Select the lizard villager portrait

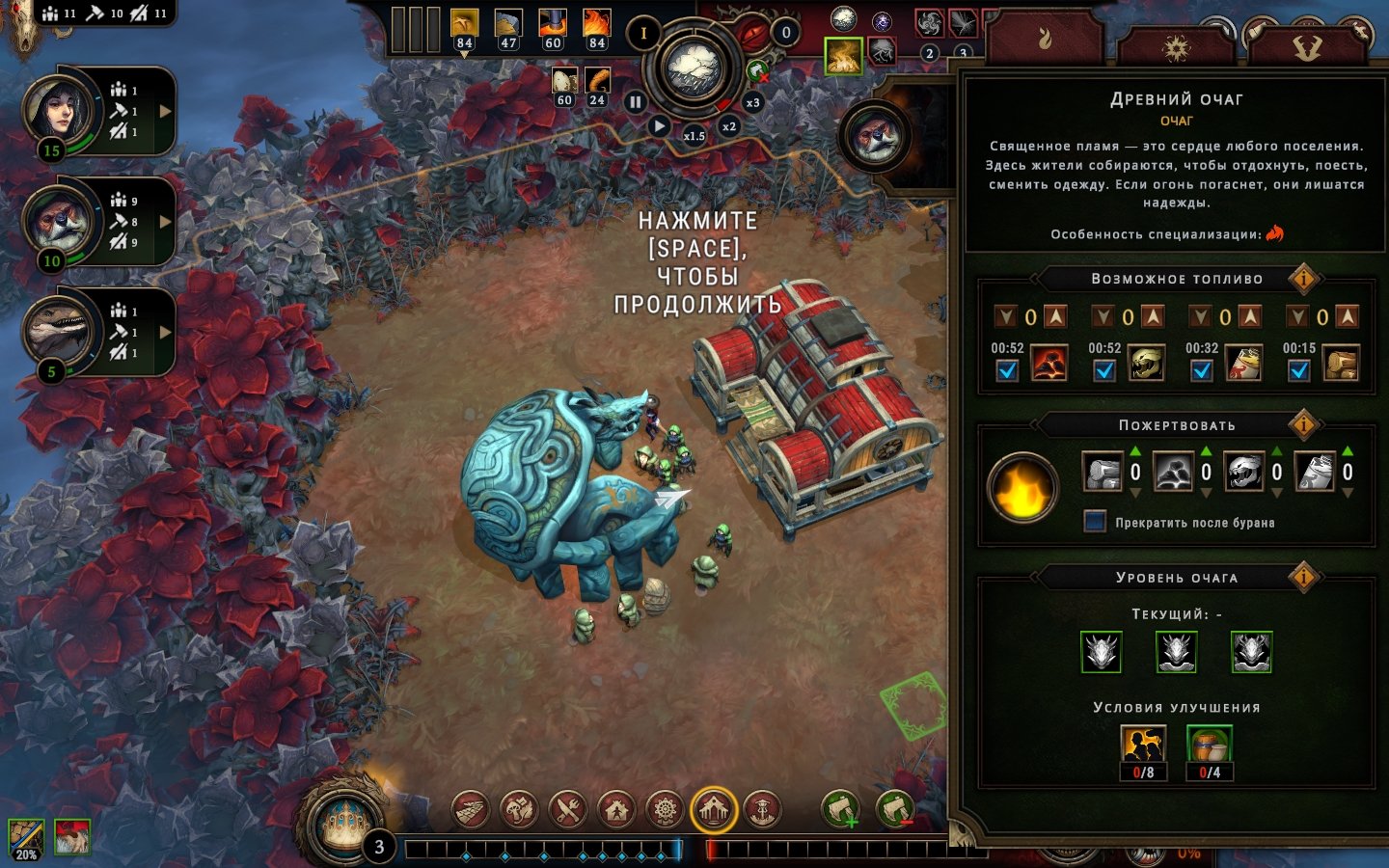tap(60, 330)
